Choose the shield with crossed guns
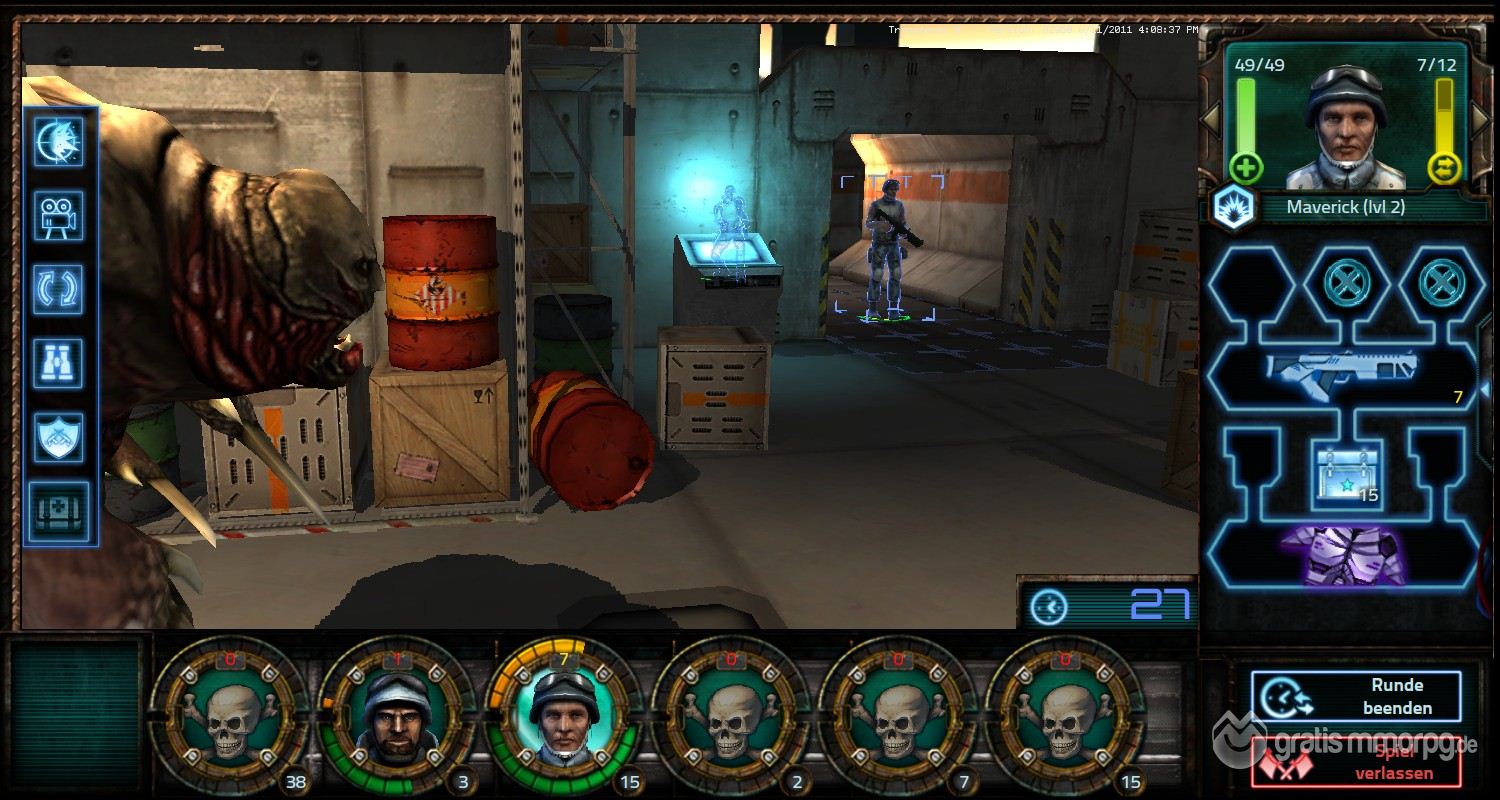 click(59, 437)
